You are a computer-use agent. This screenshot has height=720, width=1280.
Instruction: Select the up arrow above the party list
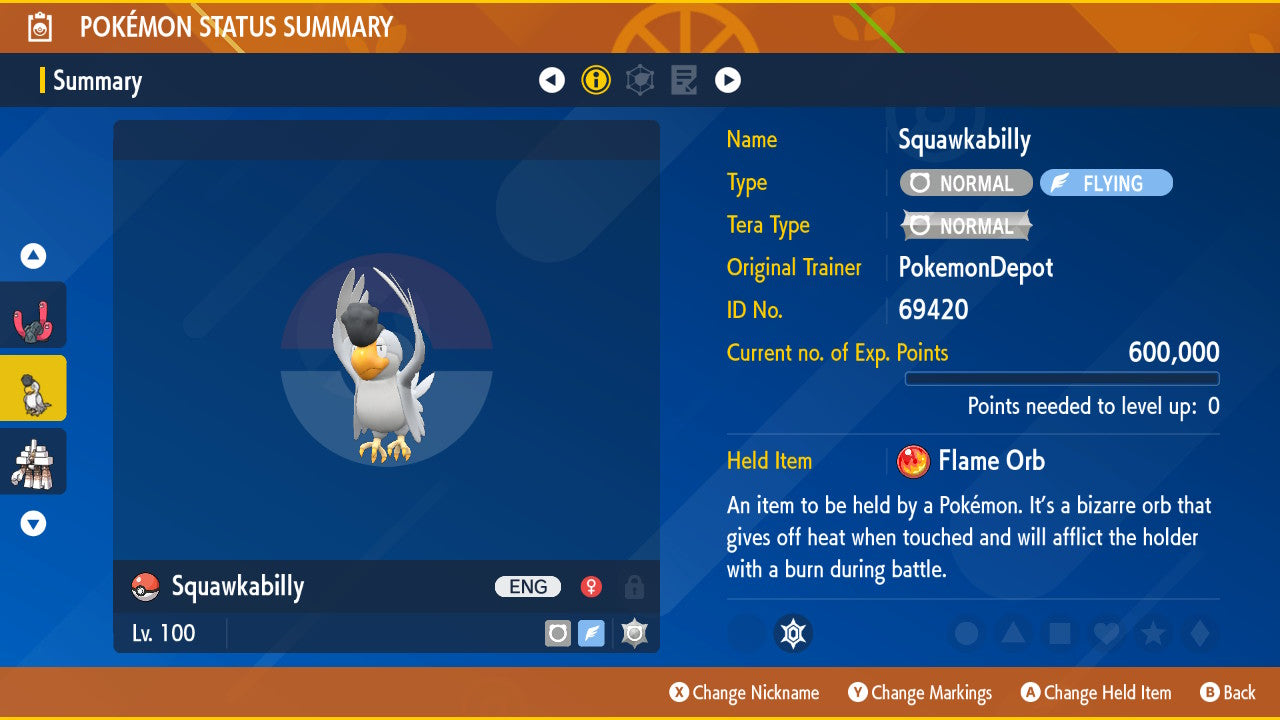pos(33,256)
